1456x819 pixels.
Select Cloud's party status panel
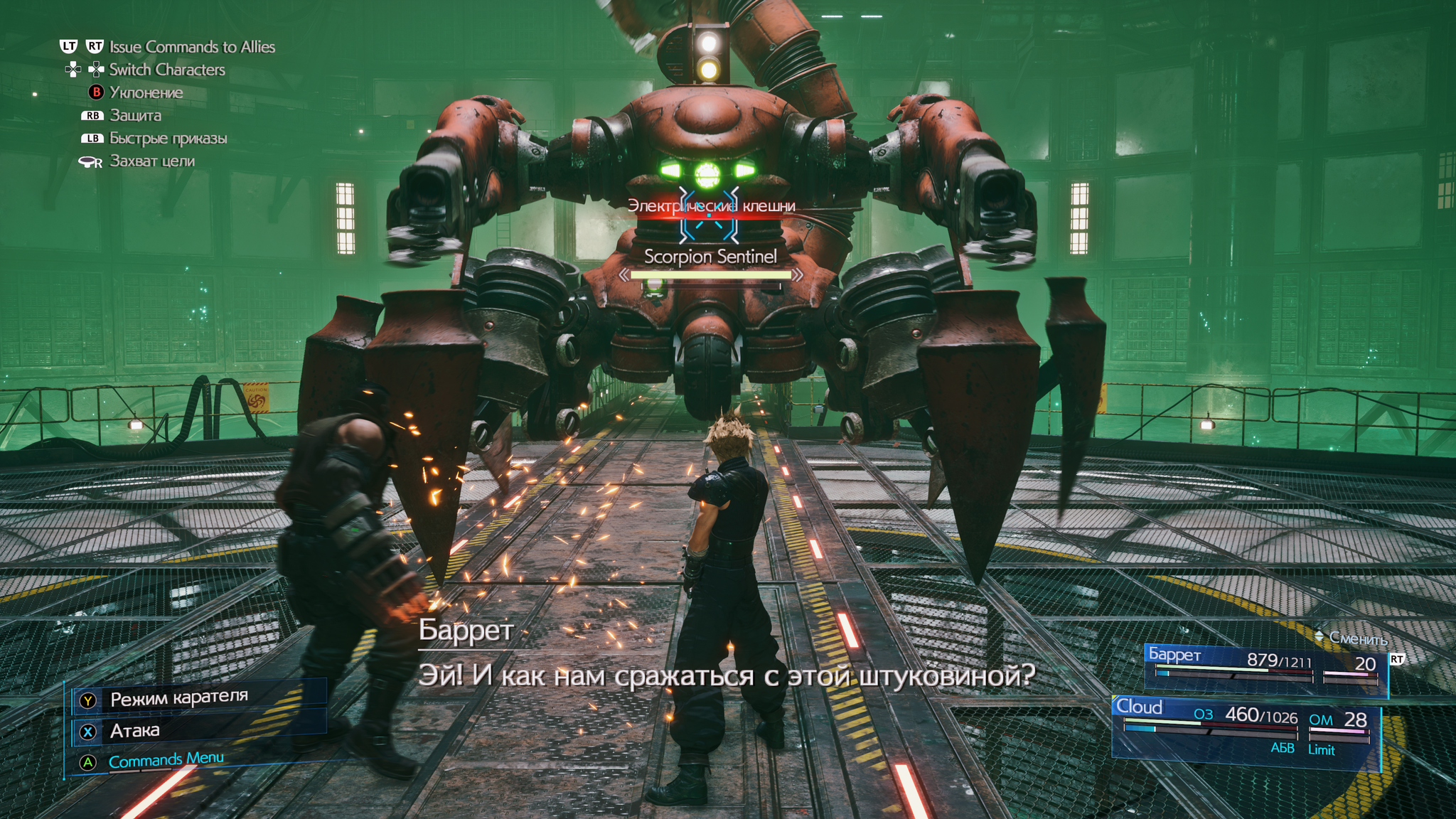(x=1246, y=727)
